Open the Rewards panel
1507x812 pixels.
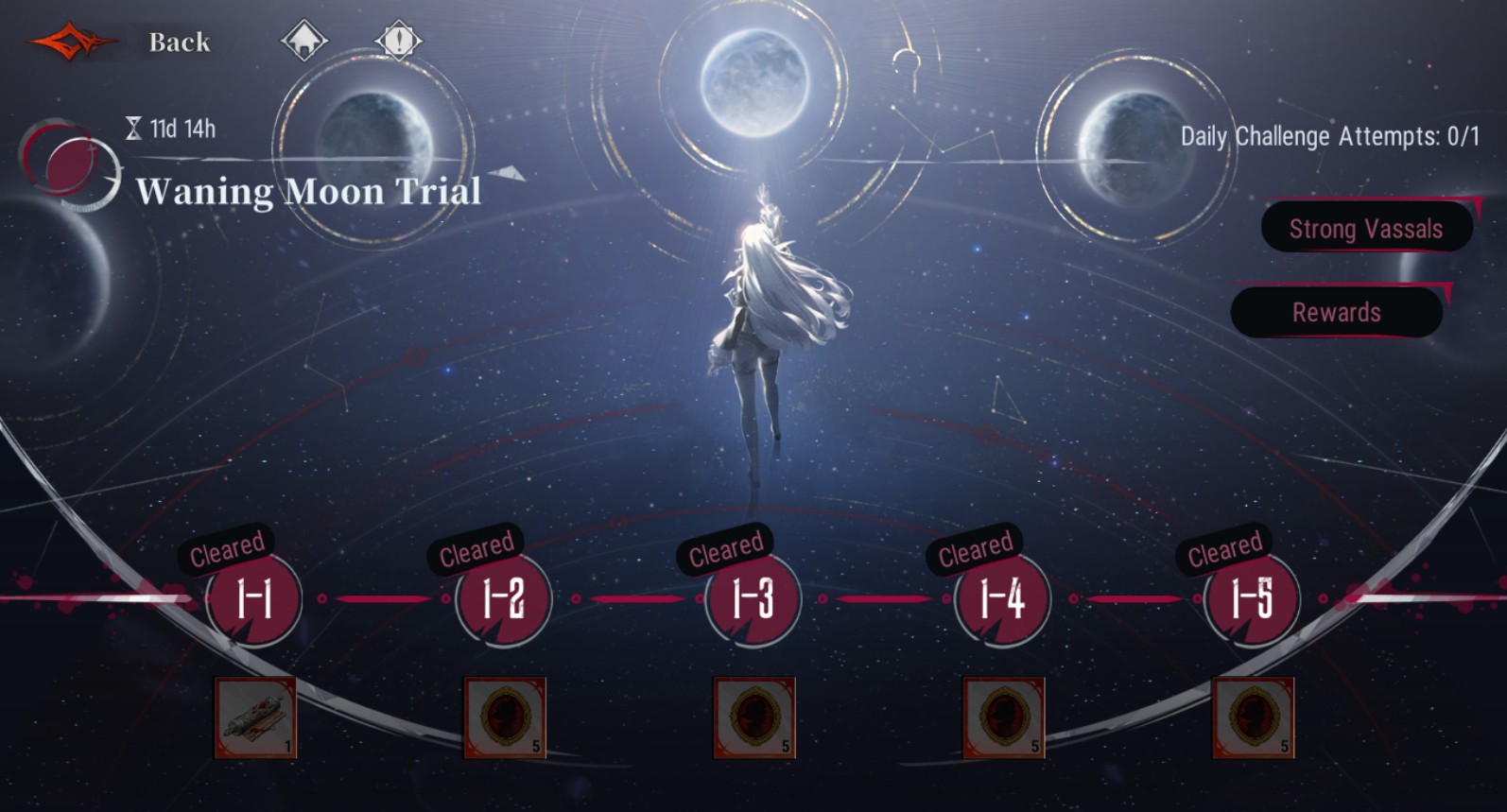tap(1337, 312)
